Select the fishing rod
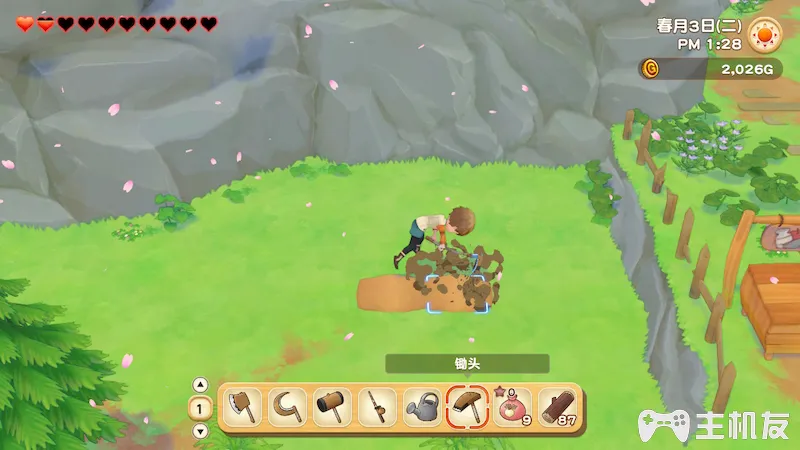Screen dimensions: 800x450 [x=377, y=407]
